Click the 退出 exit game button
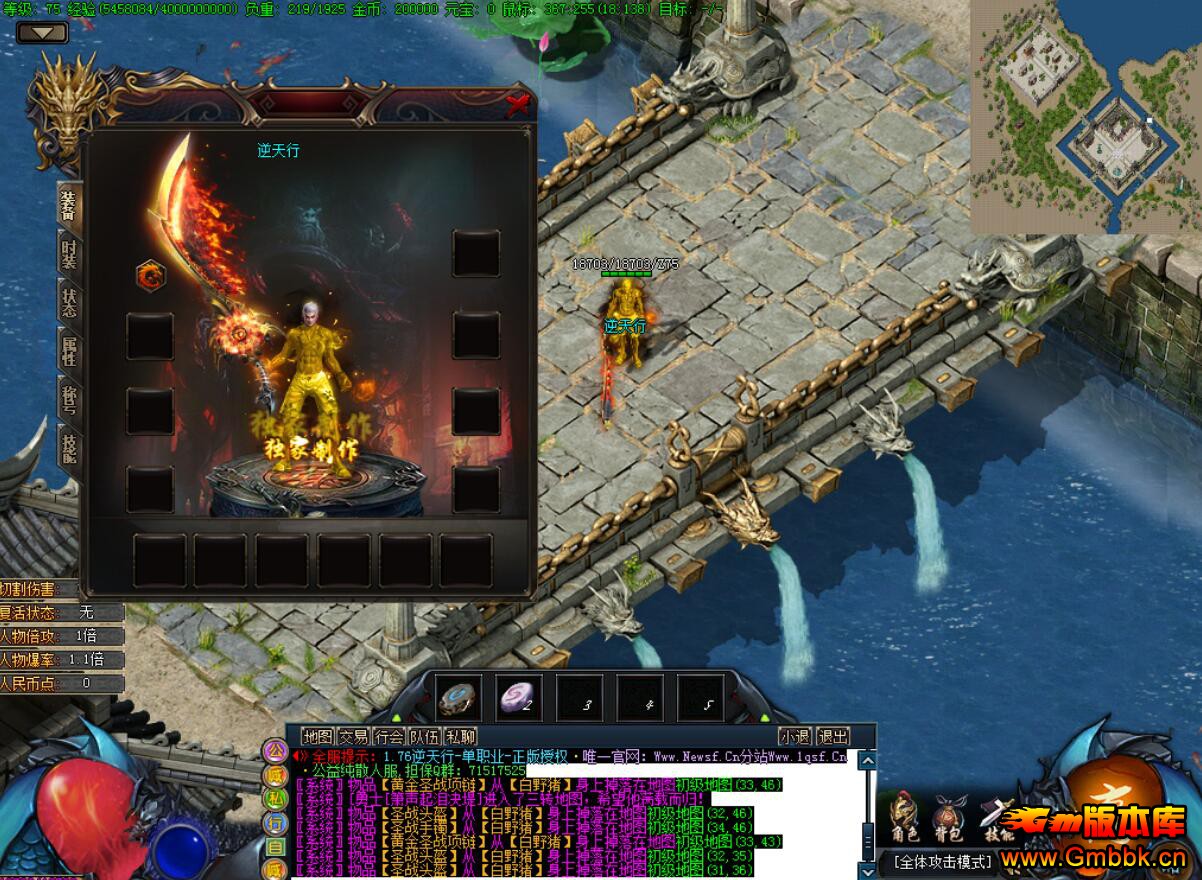The width and height of the screenshot is (1202, 880). 832,736
